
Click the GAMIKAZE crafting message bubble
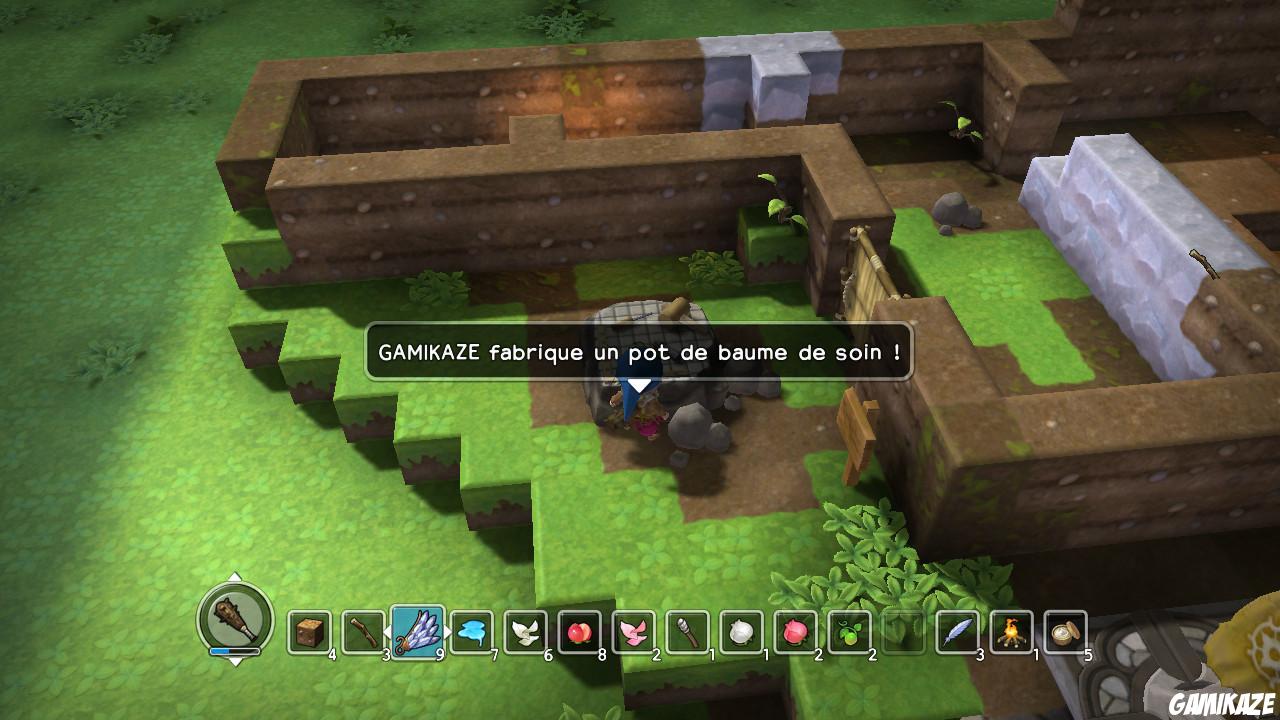[639, 352]
